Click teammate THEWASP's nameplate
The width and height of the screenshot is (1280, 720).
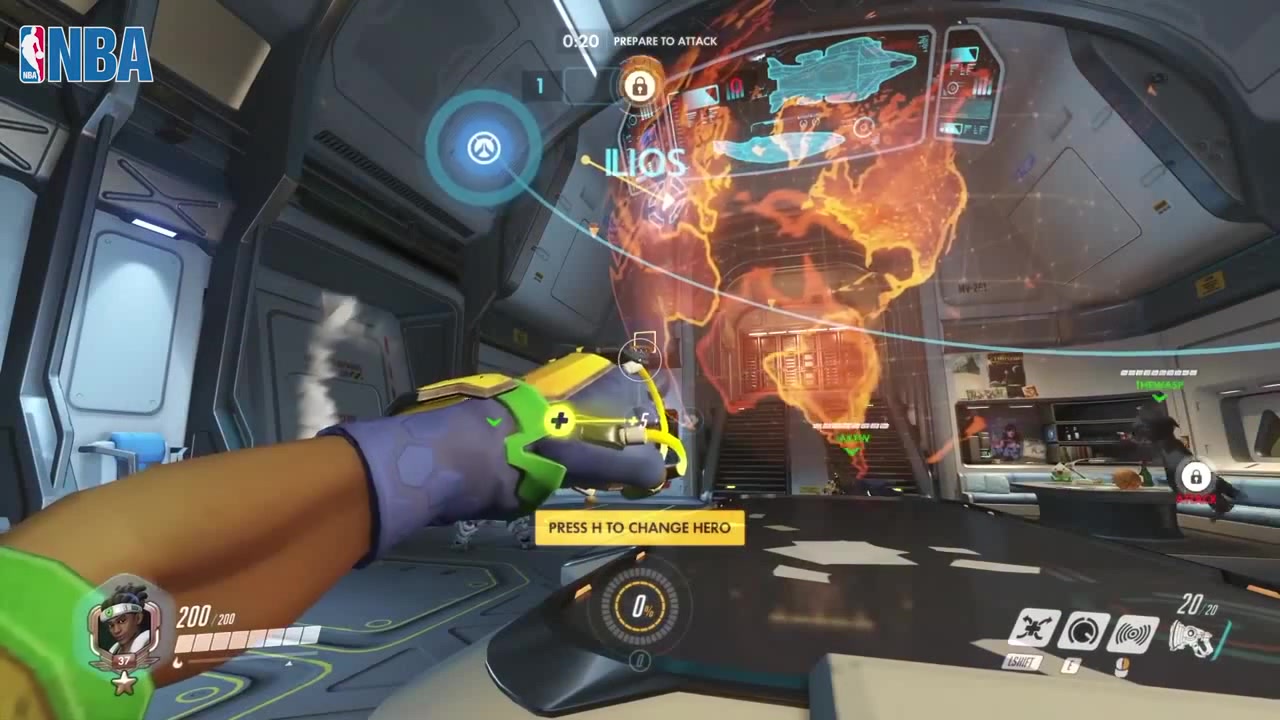(x=1158, y=383)
